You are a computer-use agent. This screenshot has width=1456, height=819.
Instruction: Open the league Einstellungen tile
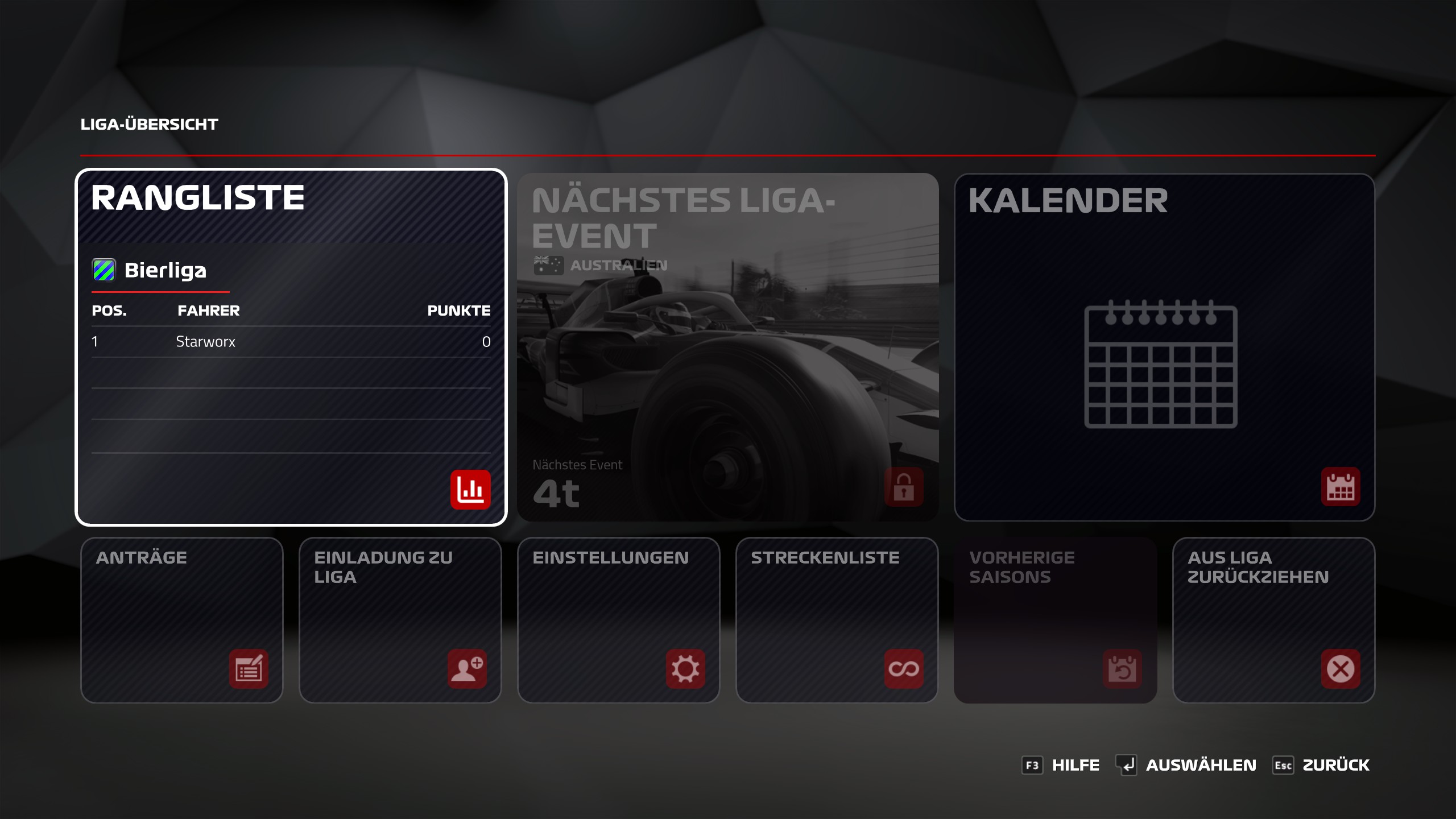(x=618, y=620)
